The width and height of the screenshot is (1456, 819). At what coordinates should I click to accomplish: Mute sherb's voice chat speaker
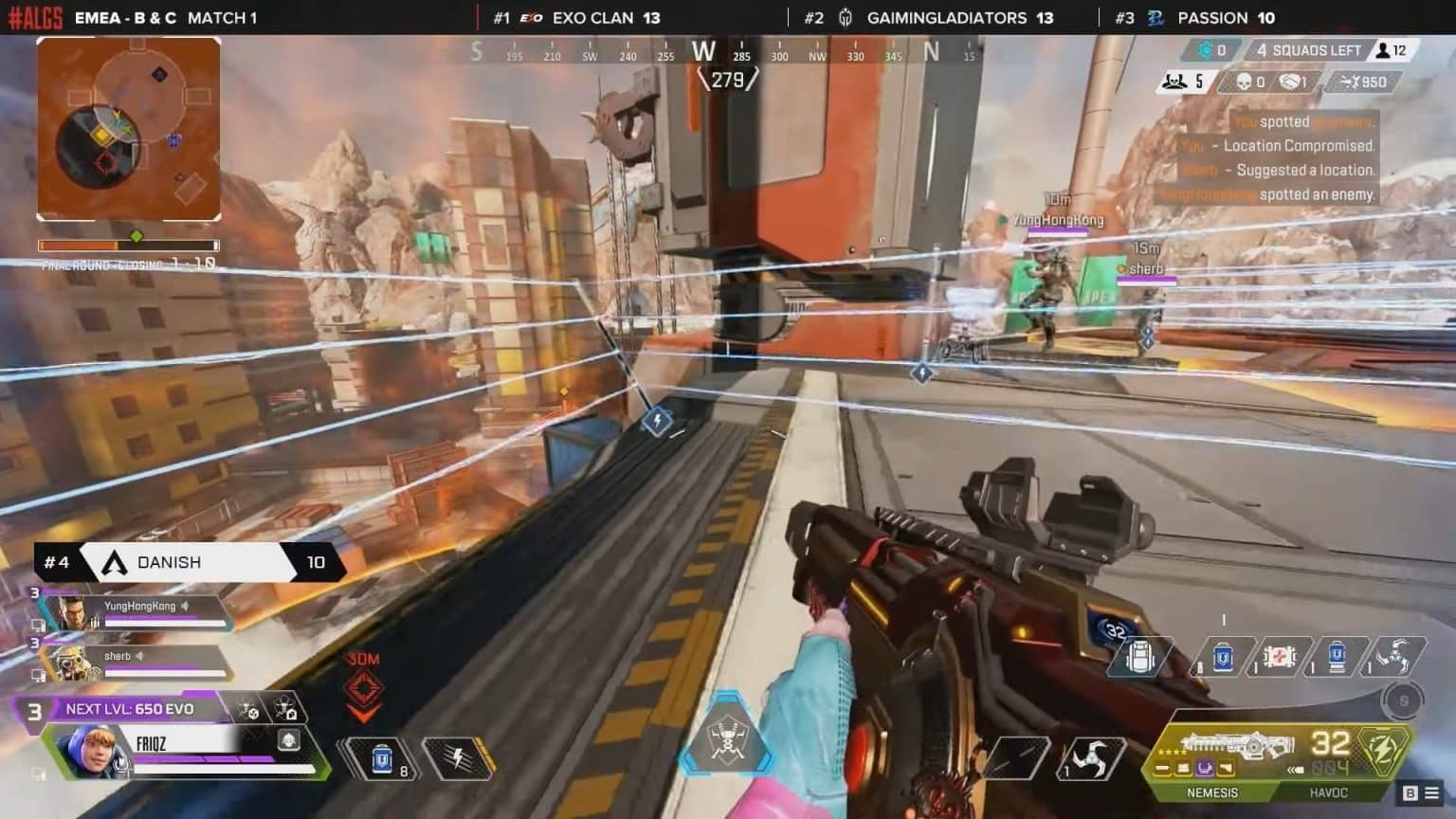139,656
